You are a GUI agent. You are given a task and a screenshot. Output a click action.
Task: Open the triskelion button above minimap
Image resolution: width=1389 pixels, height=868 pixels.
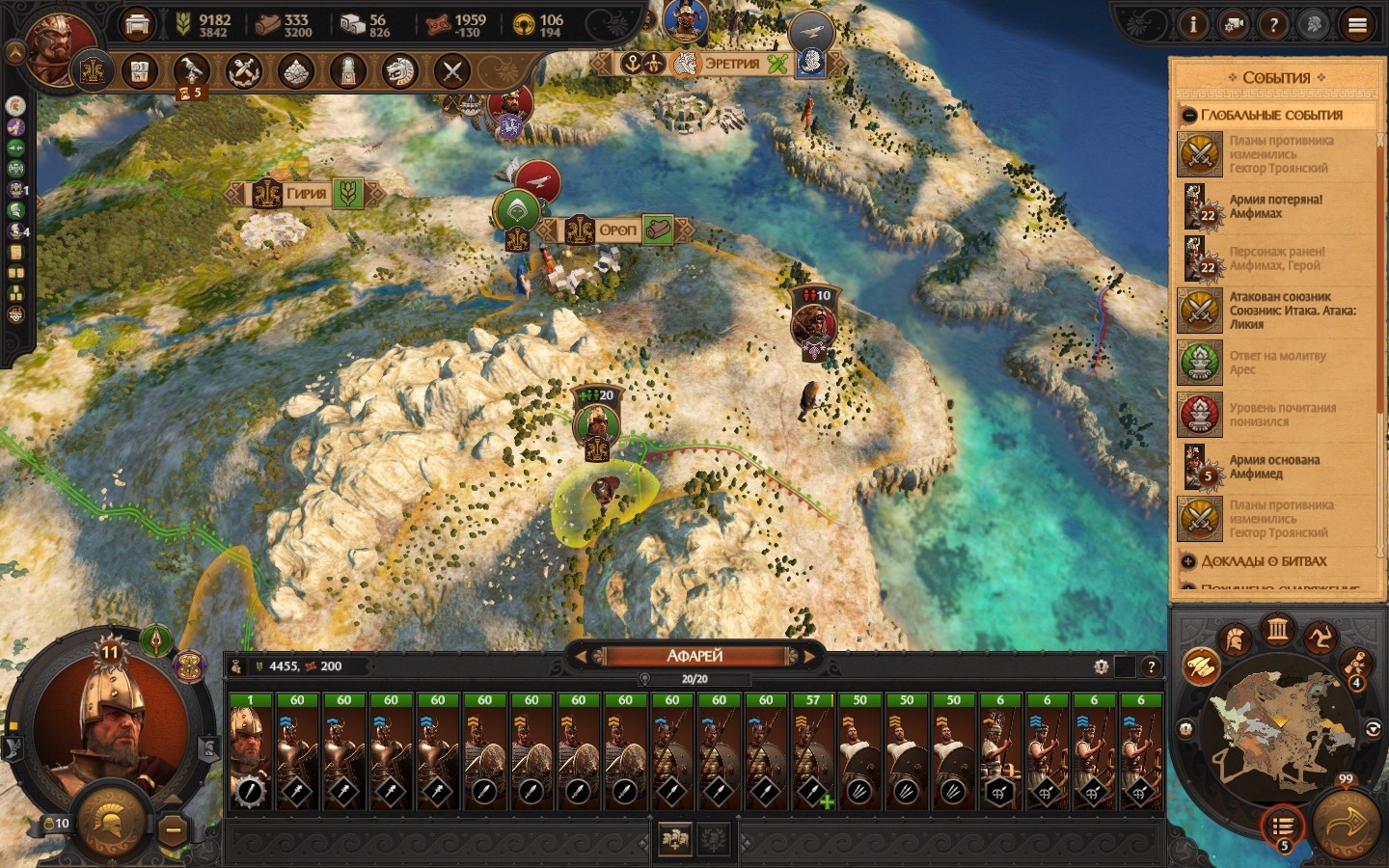1320,637
